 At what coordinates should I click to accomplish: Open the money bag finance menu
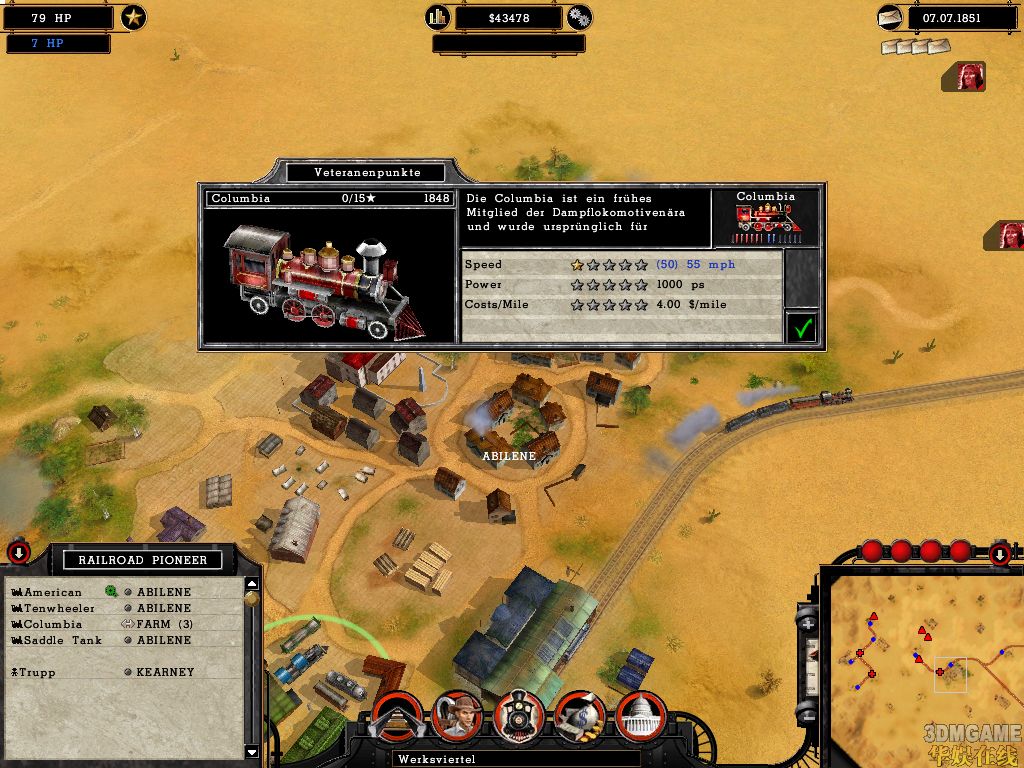tap(580, 716)
